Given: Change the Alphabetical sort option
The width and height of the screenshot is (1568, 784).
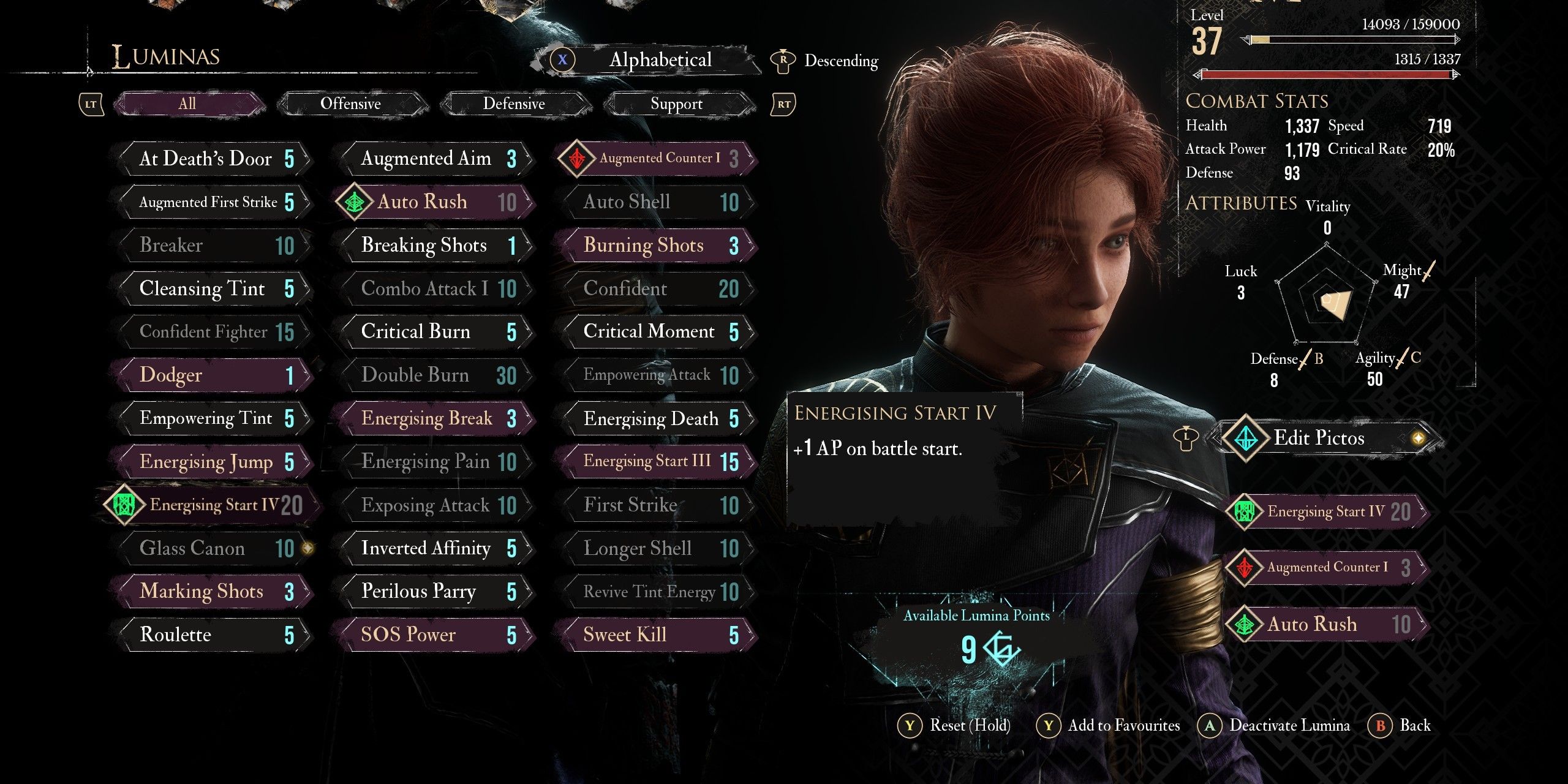Looking at the screenshot, I should coord(660,60).
